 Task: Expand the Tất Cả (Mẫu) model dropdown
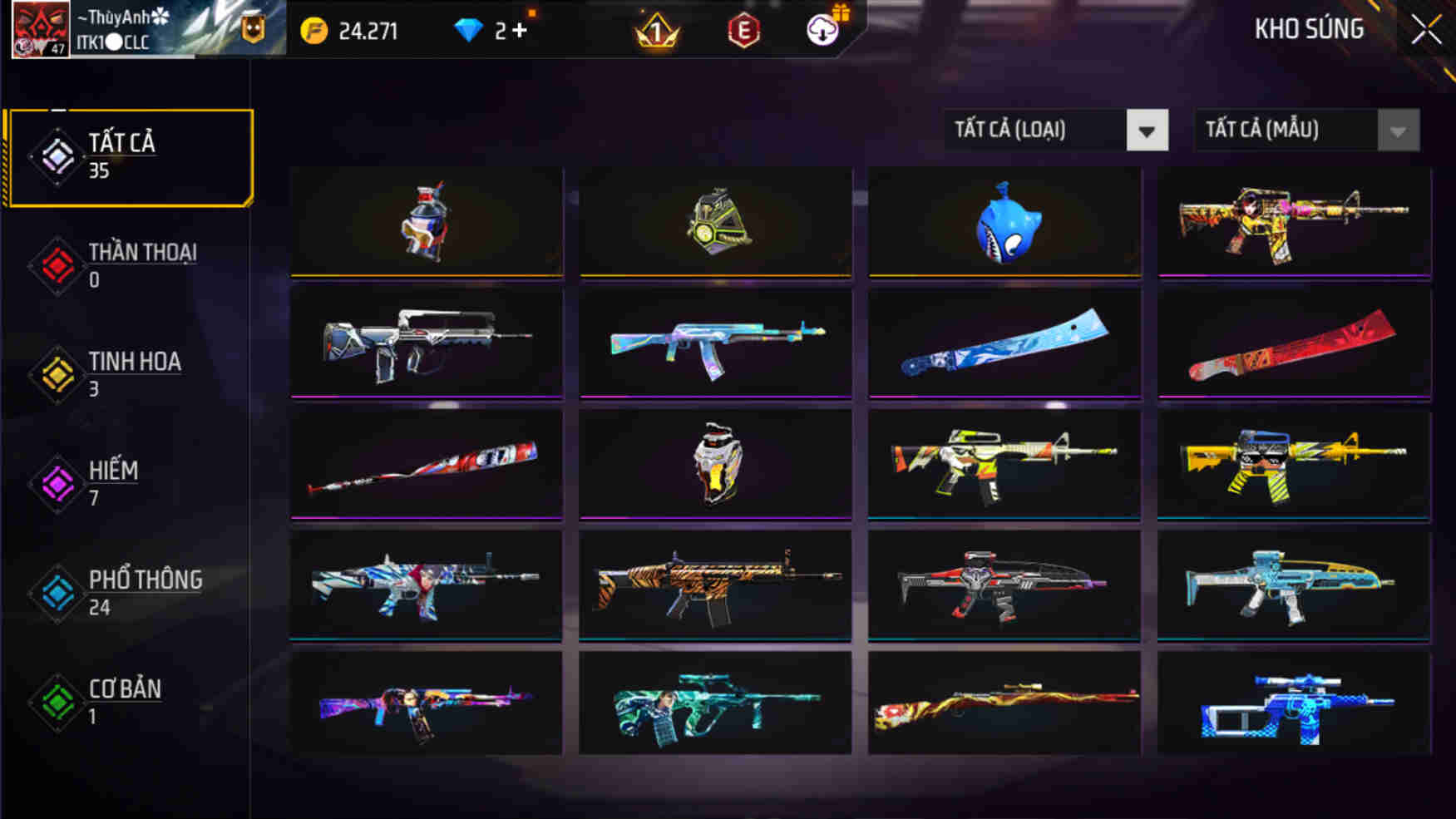1306,130
